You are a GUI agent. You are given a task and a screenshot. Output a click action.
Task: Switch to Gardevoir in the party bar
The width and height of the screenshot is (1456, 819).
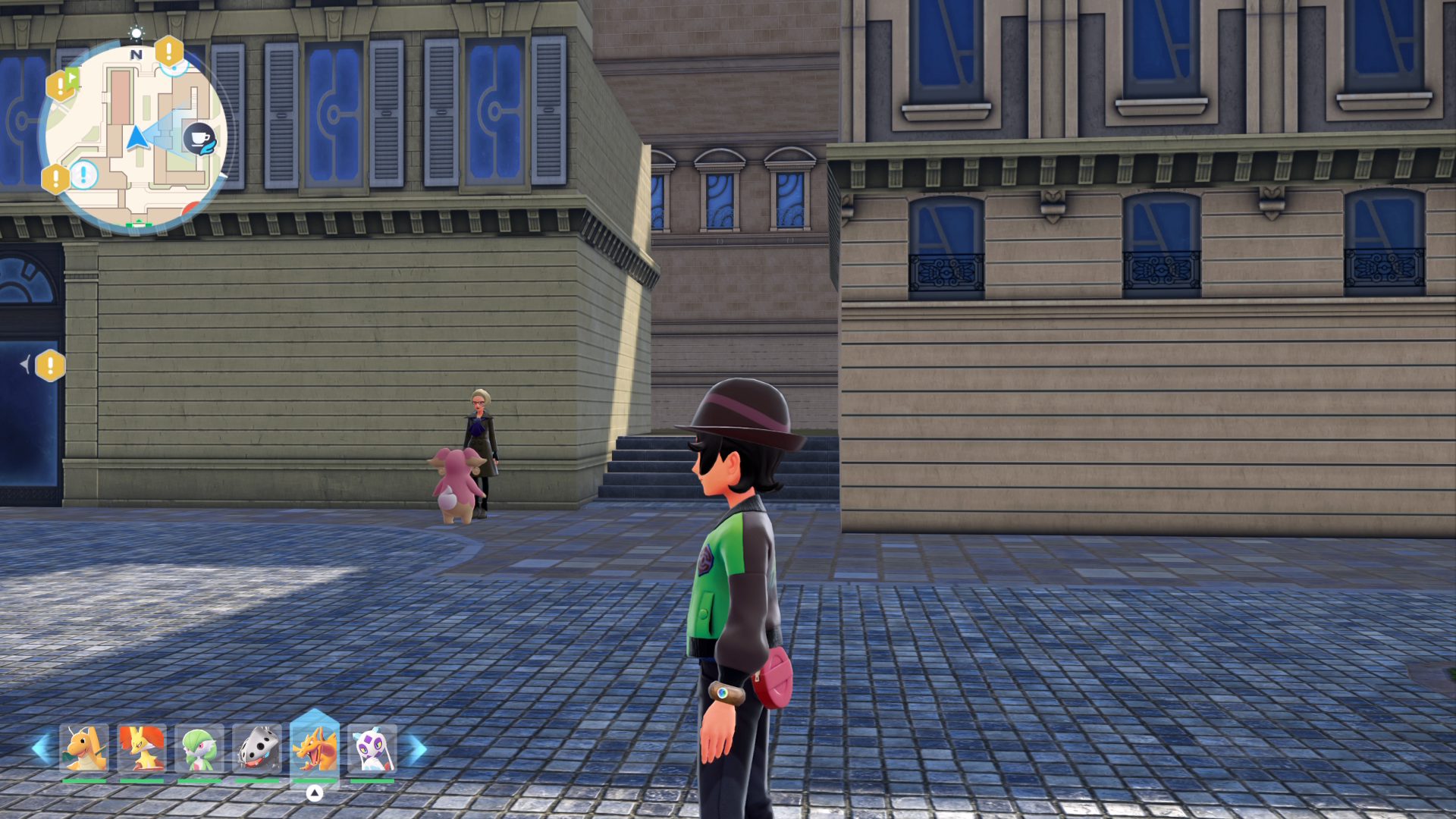click(x=199, y=749)
